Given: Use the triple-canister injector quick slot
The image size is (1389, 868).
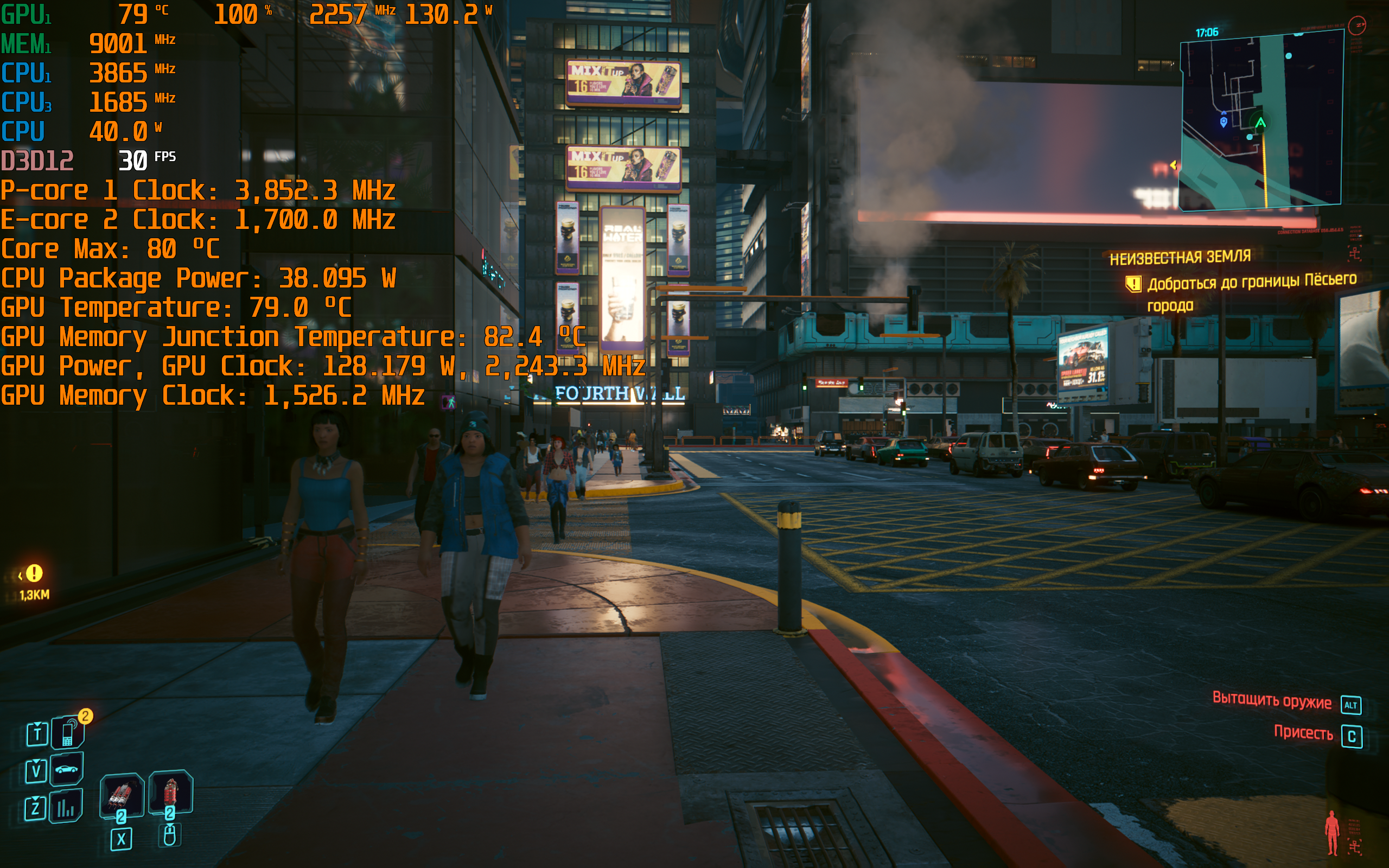Looking at the screenshot, I should (121, 796).
